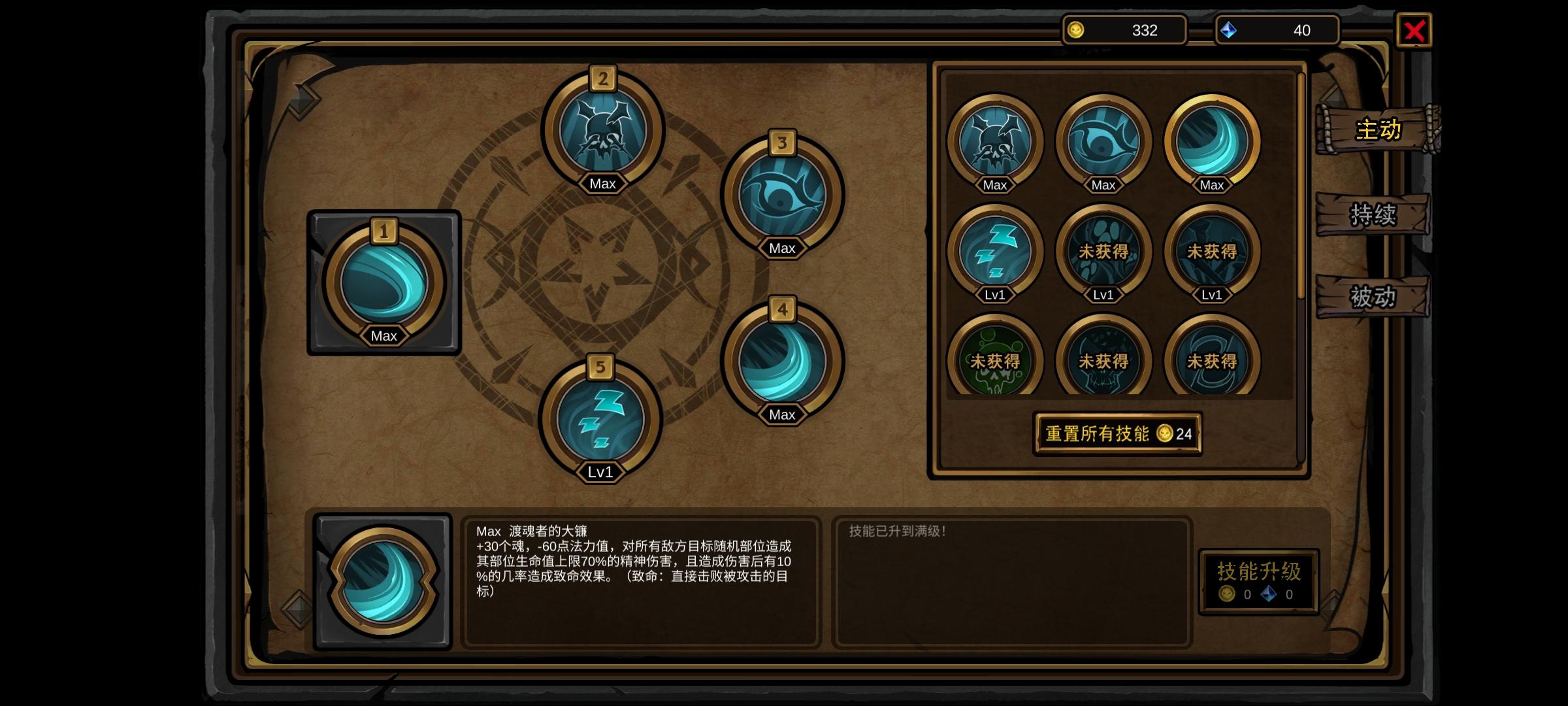Click the bottom-left diamond arrow
Screen dimensions: 1568x706
pos(297,608)
